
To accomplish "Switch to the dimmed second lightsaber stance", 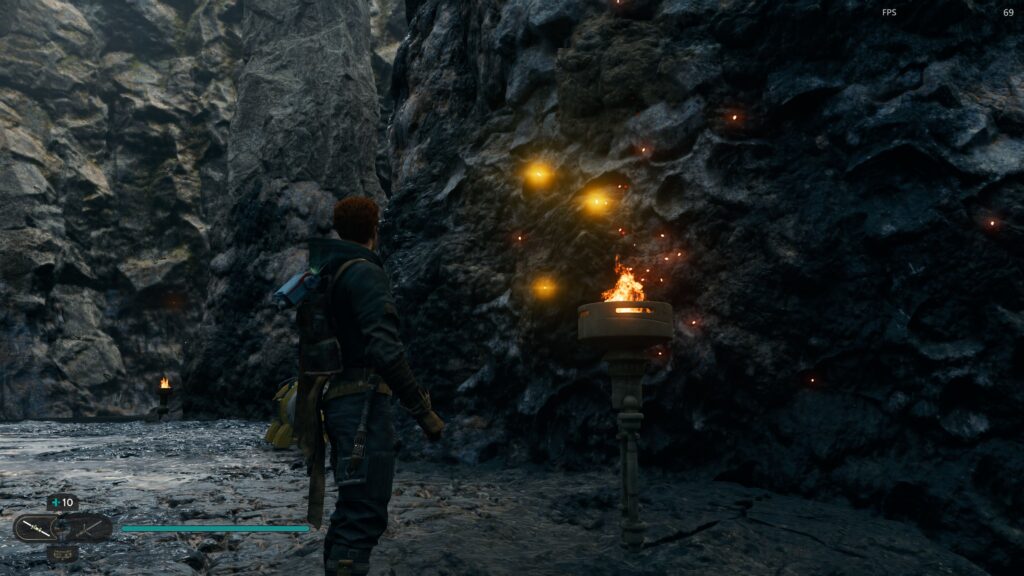I will (90, 528).
